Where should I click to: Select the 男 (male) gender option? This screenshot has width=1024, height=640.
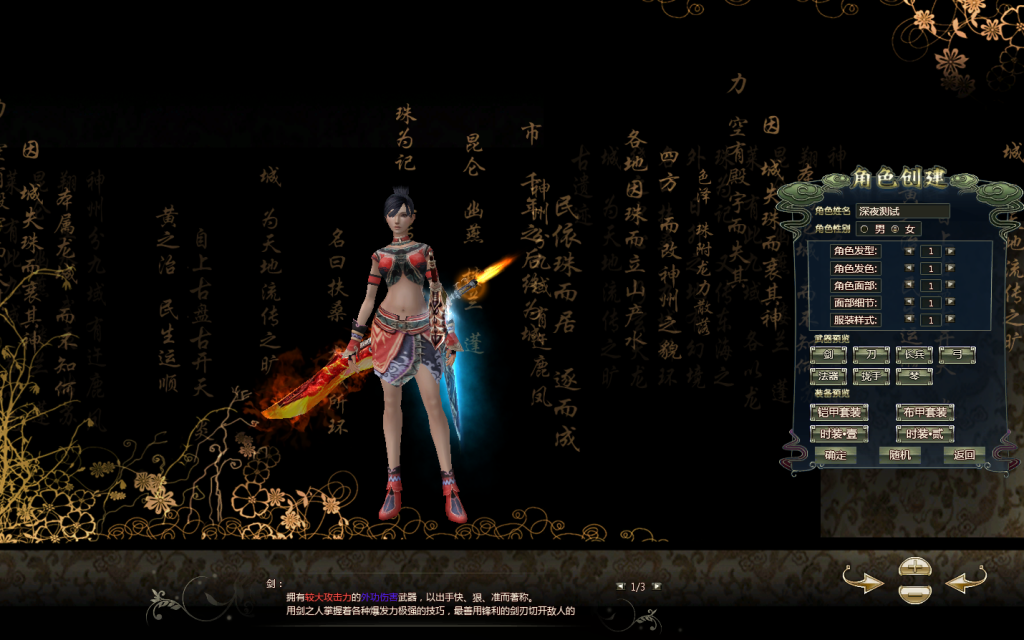click(864, 229)
